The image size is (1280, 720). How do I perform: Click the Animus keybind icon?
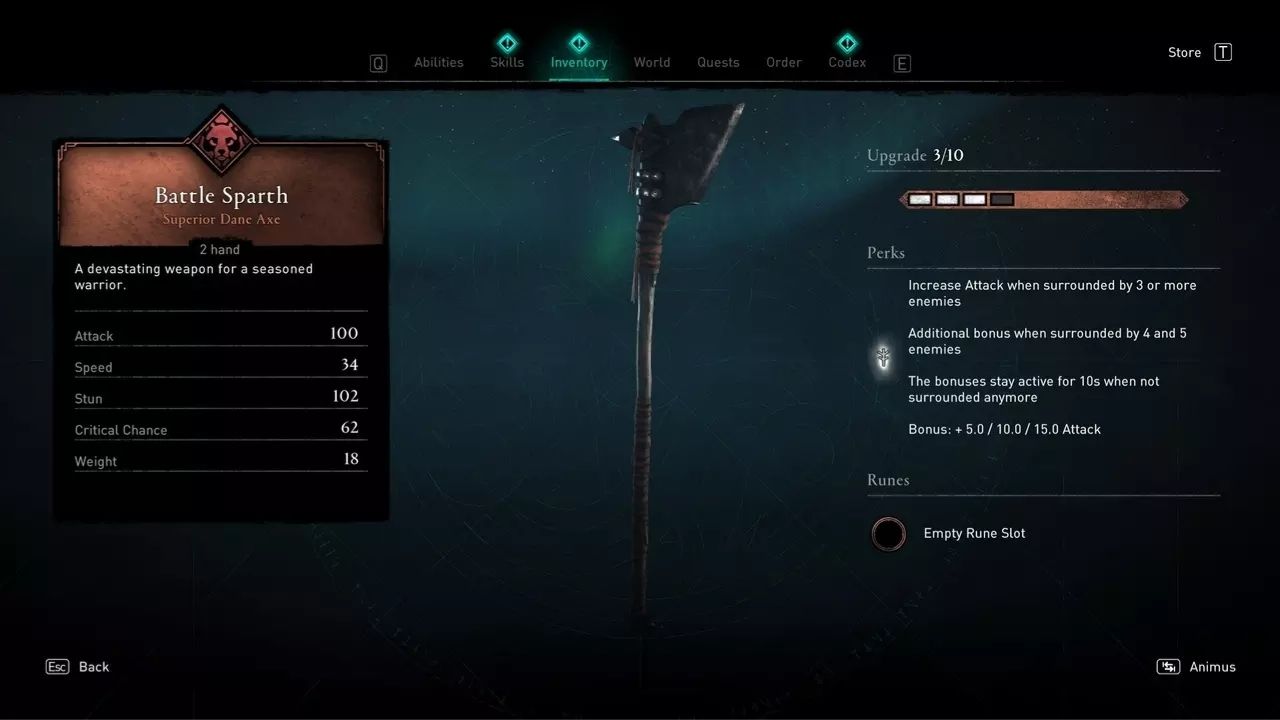(1166, 666)
